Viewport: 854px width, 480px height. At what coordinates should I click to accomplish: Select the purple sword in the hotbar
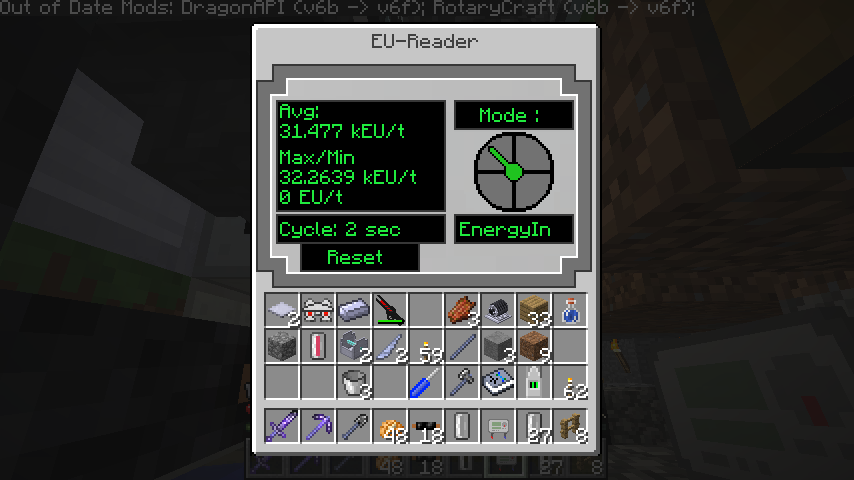coord(282,426)
